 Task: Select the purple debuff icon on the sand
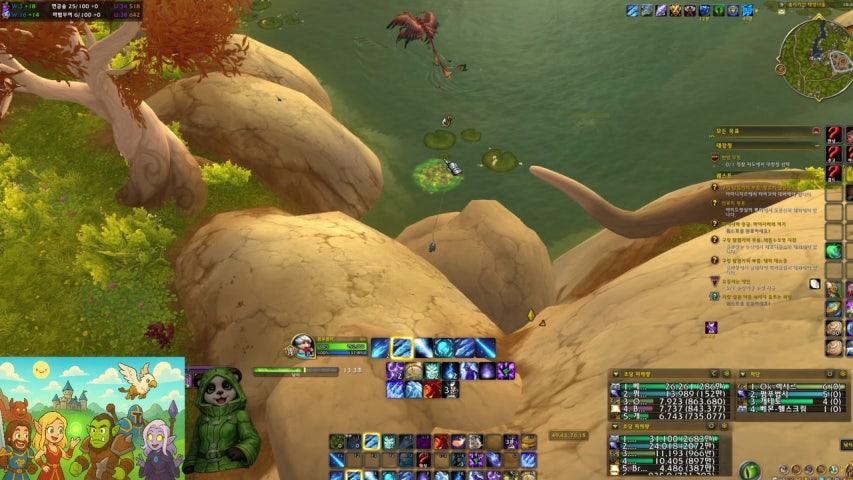(x=711, y=328)
